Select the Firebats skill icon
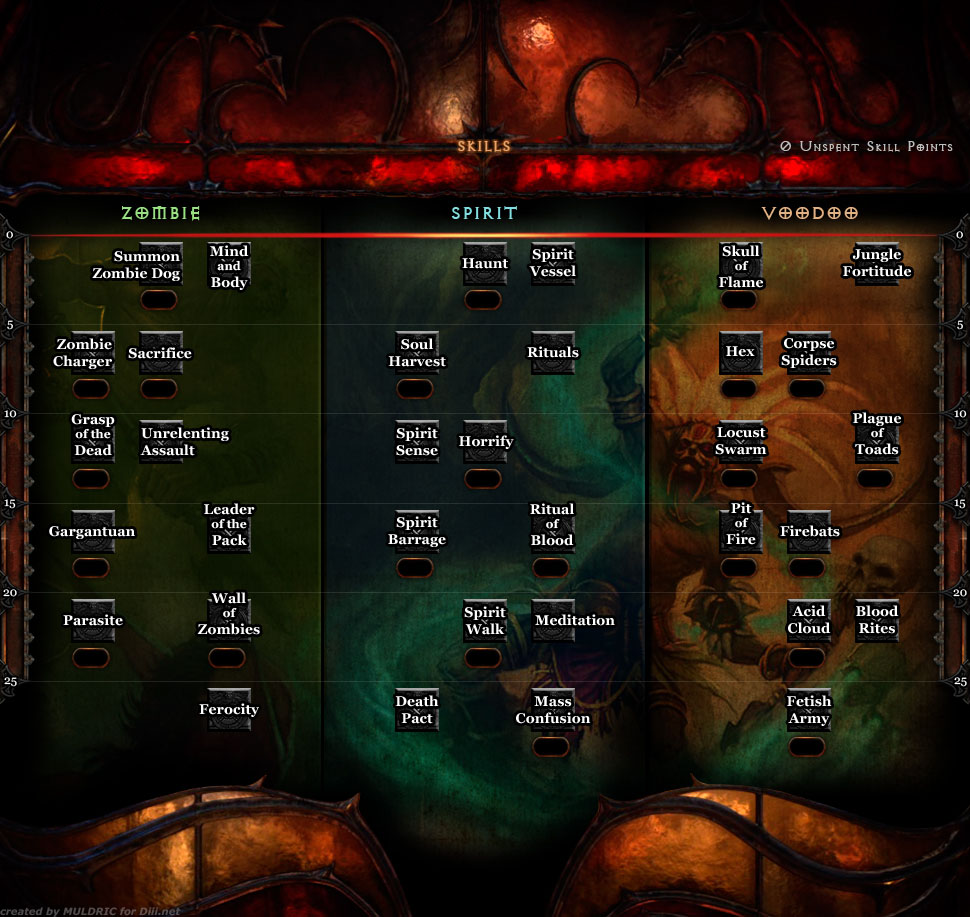This screenshot has height=917, width=970. click(x=808, y=531)
